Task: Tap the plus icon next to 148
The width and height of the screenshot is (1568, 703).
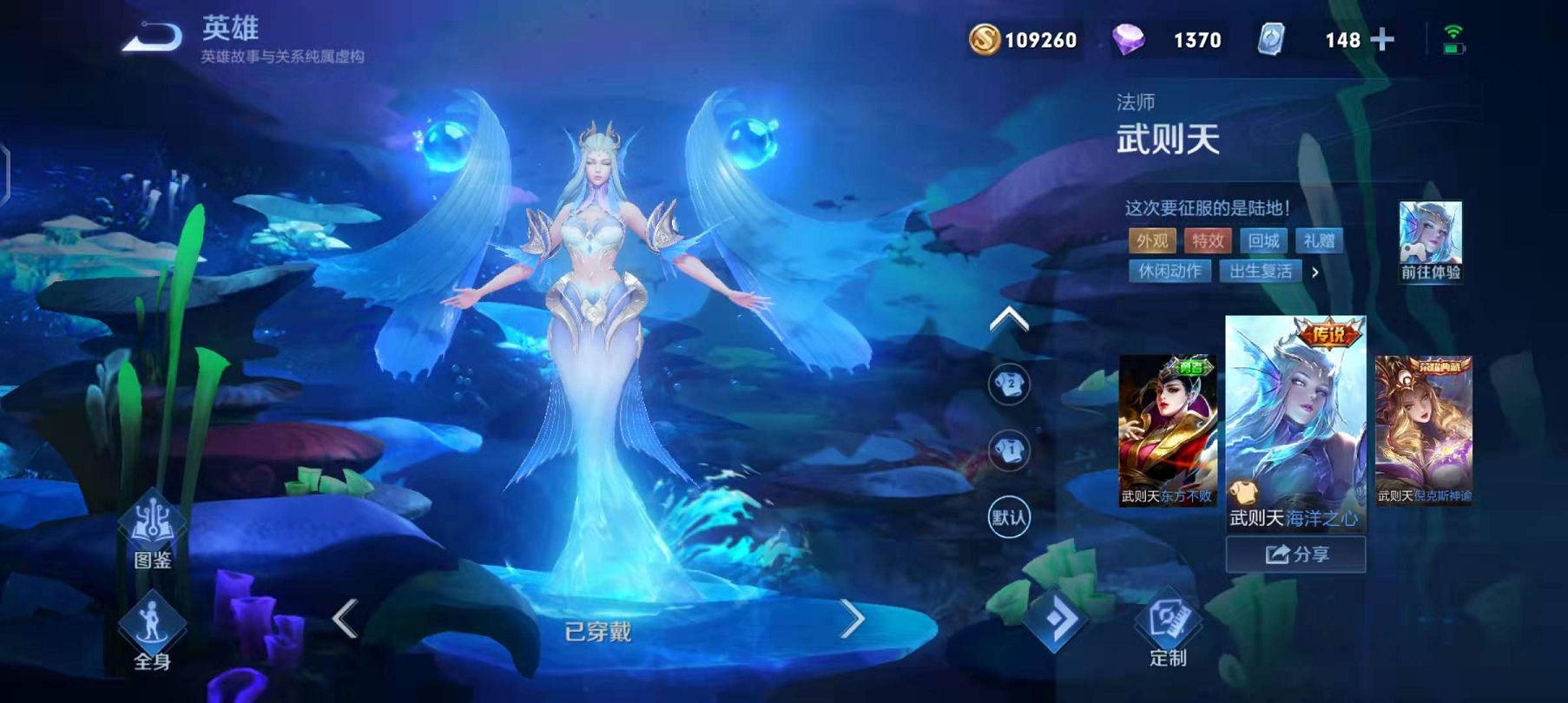Action: (x=1383, y=38)
